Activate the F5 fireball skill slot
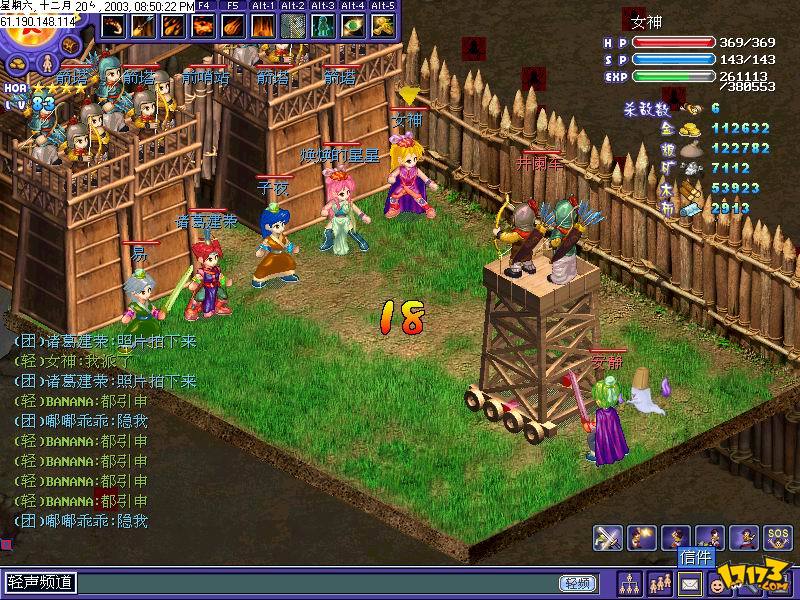 pyautogui.click(x=232, y=25)
